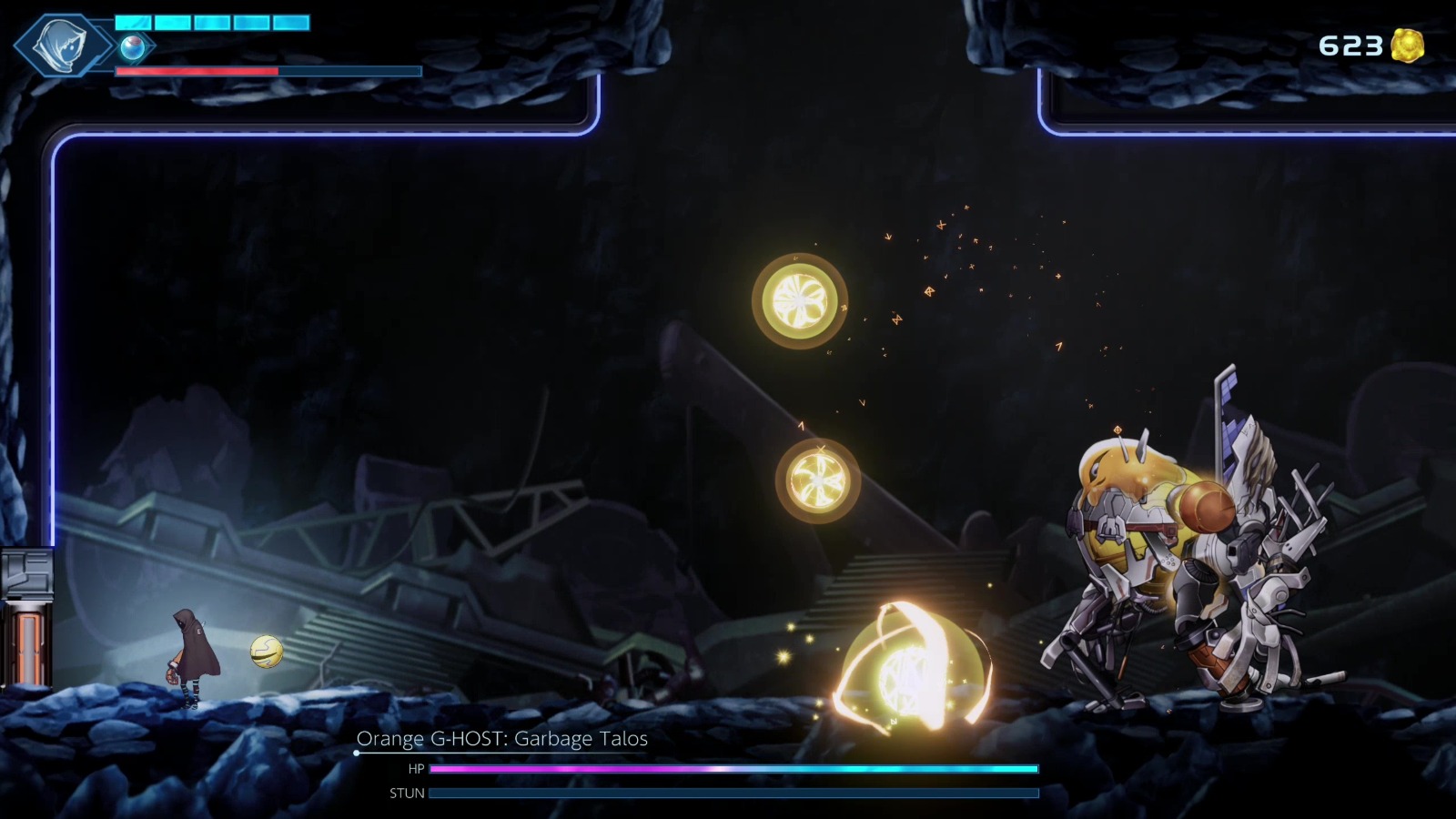Click the boss nameplate Orange G-HOST: Garbage Talos
This screenshot has width=1456, height=819.
tap(501, 740)
